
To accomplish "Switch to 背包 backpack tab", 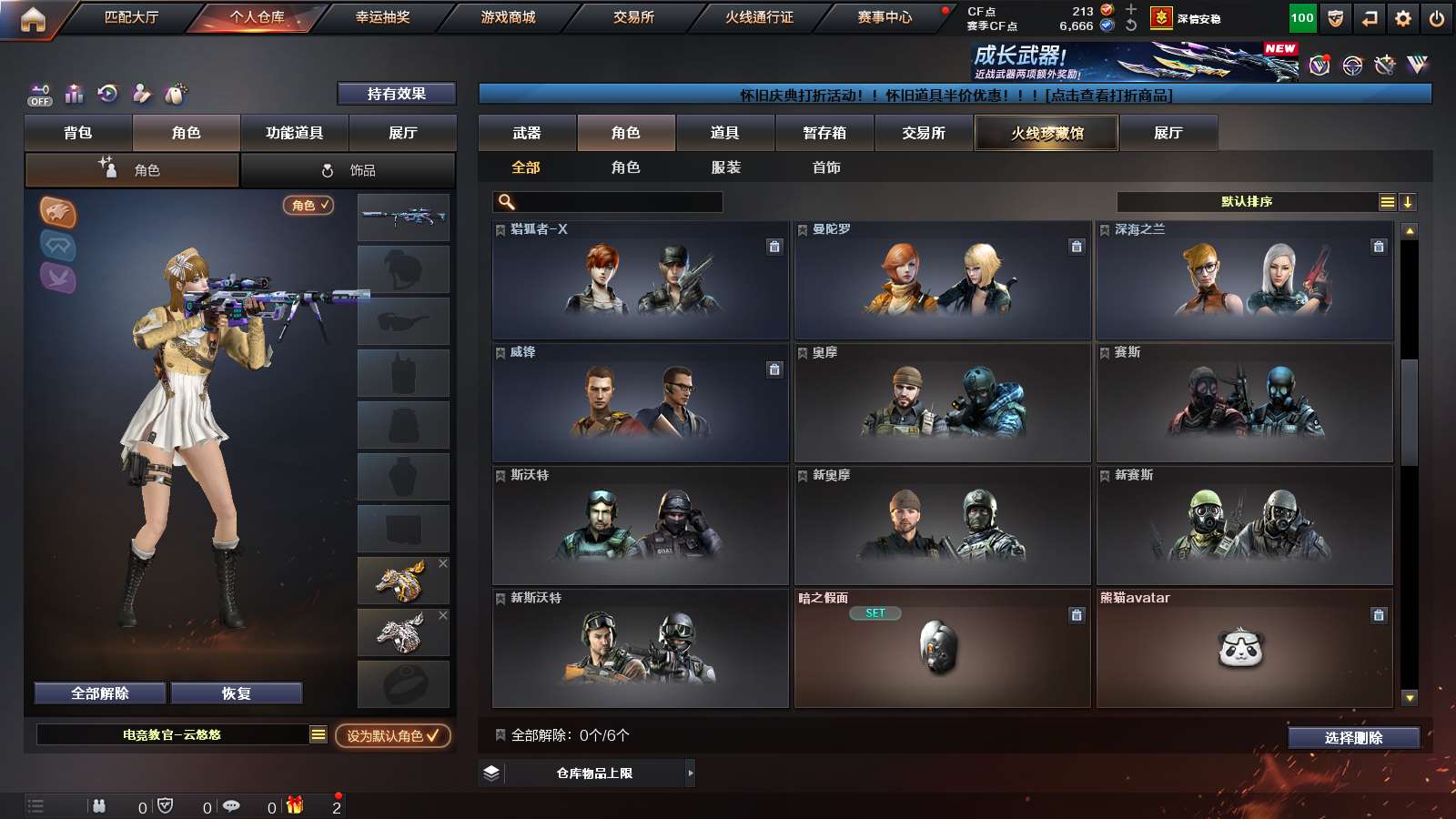I will coord(78,133).
